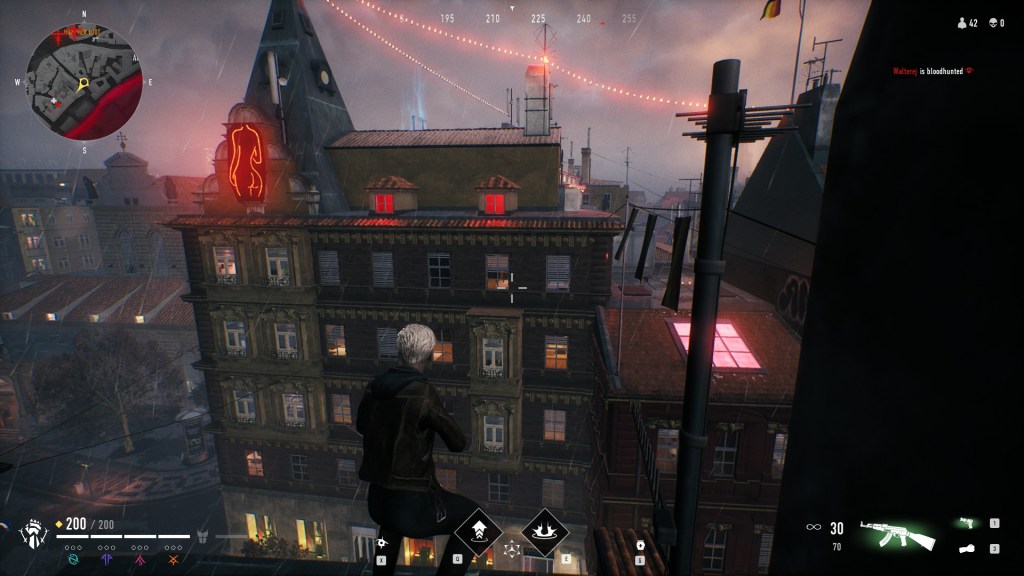Select the orange cross resonance symbol

[x=175, y=560]
